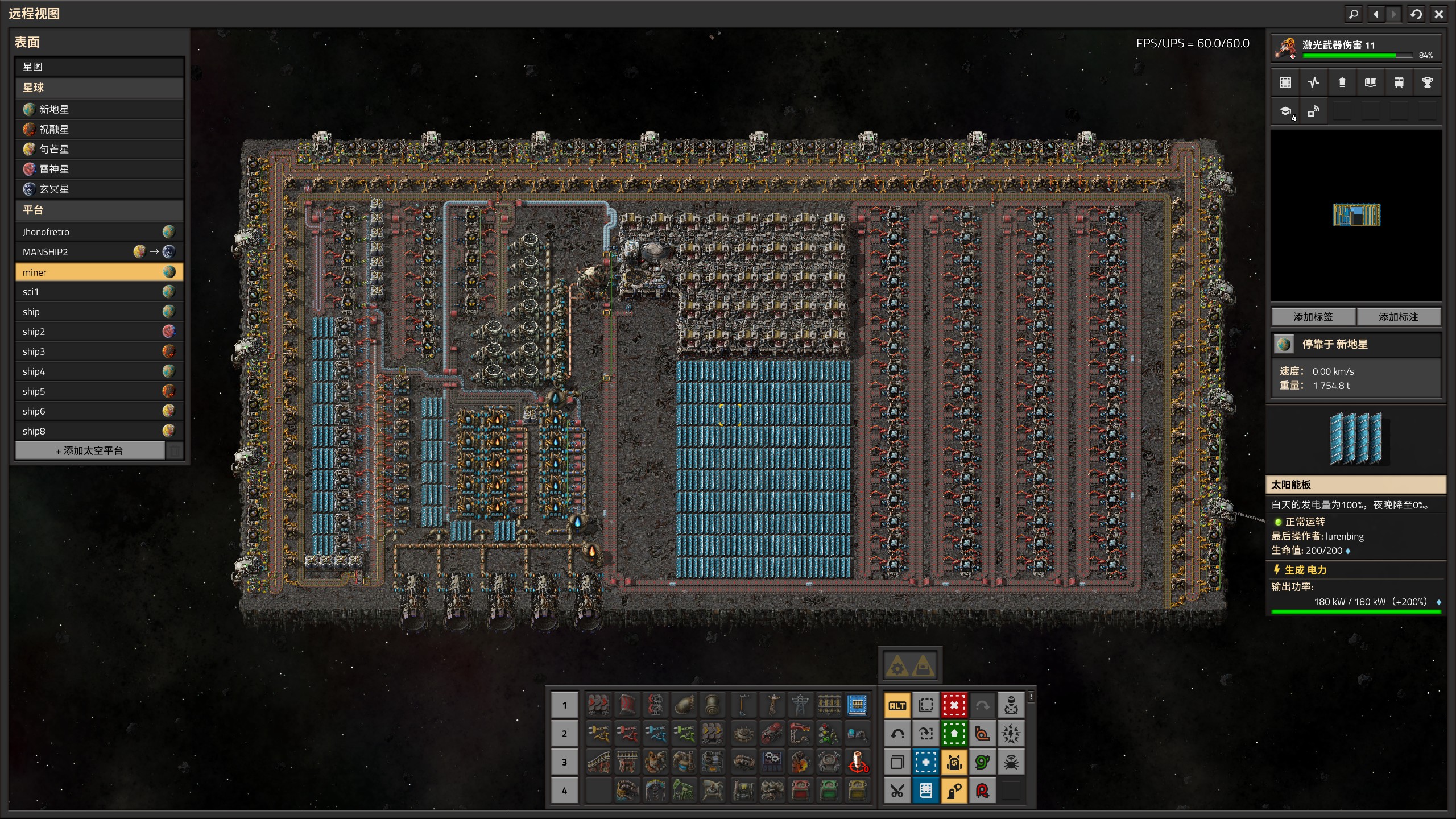Open the train overview icon
The image size is (1456, 819).
click(x=1399, y=82)
